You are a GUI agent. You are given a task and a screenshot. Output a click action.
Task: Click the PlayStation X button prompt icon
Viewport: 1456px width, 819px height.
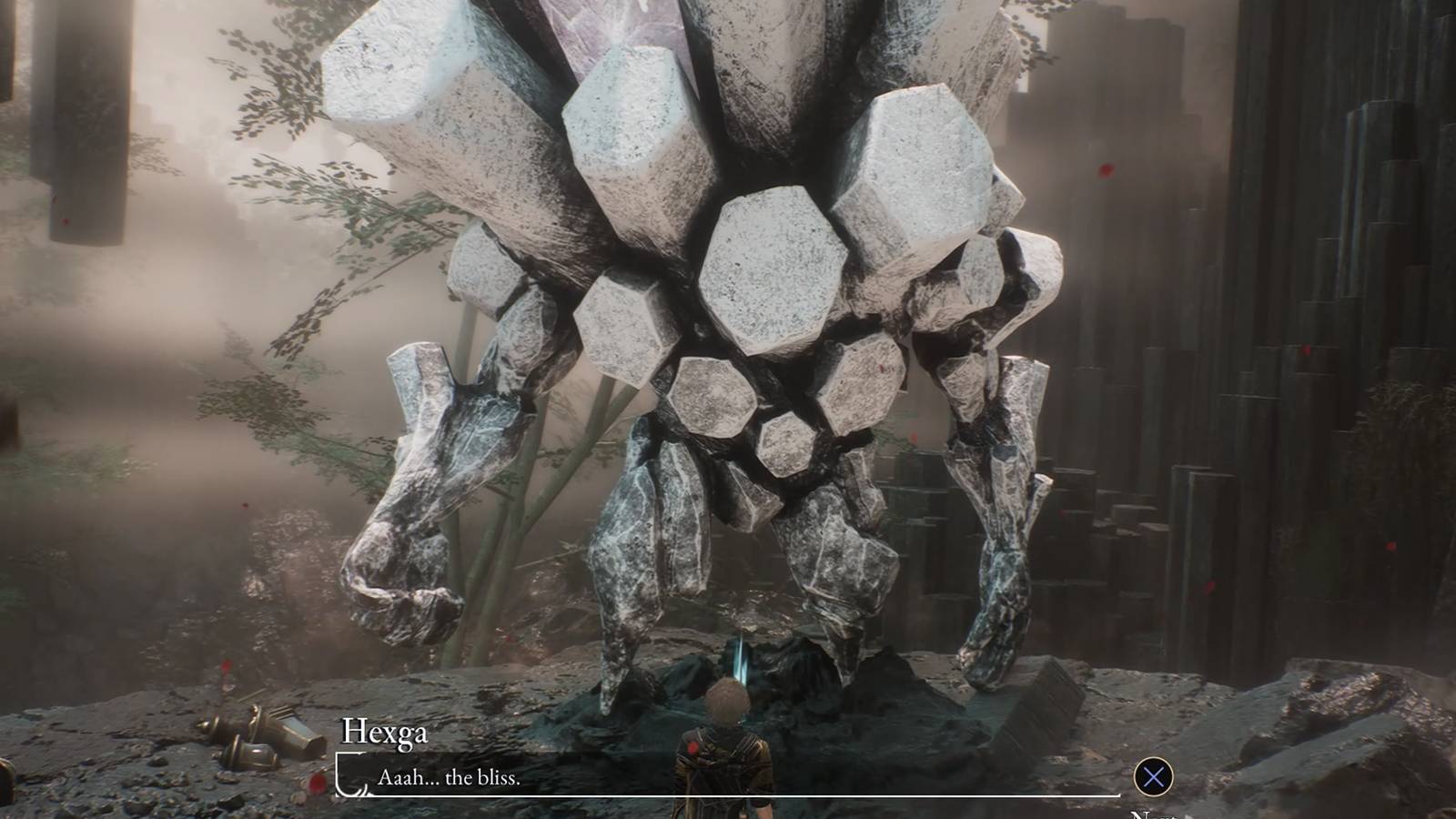tap(1154, 776)
